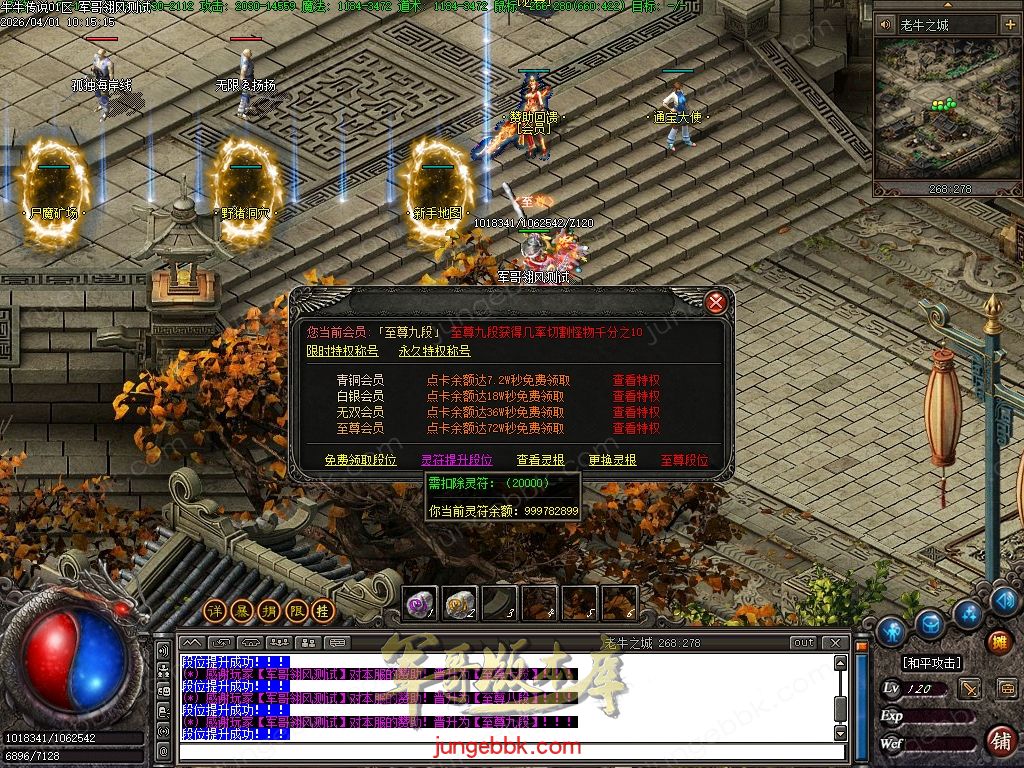Close the membership dialog window
This screenshot has width=1024, height=768.
point(715,301)
